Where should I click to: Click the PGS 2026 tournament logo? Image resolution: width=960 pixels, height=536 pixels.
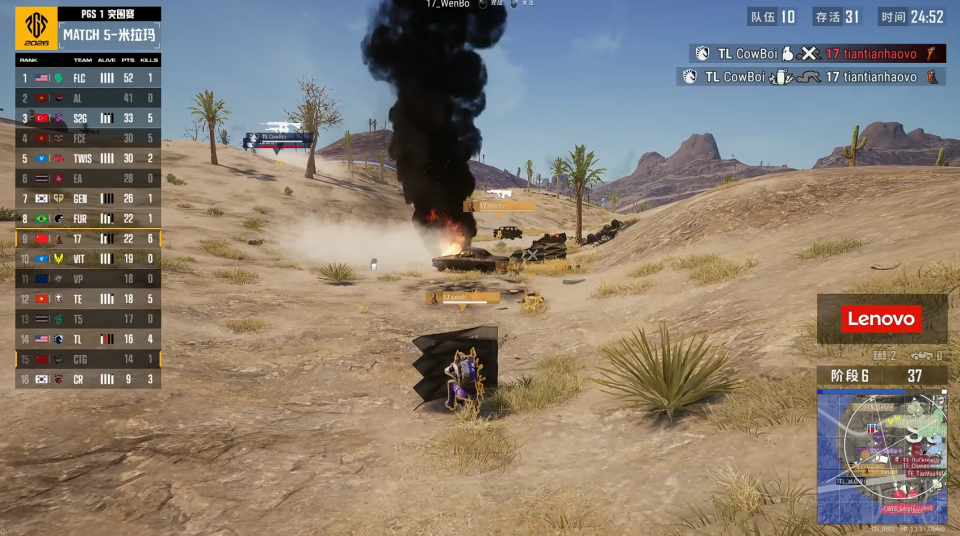tap(36, 29)
